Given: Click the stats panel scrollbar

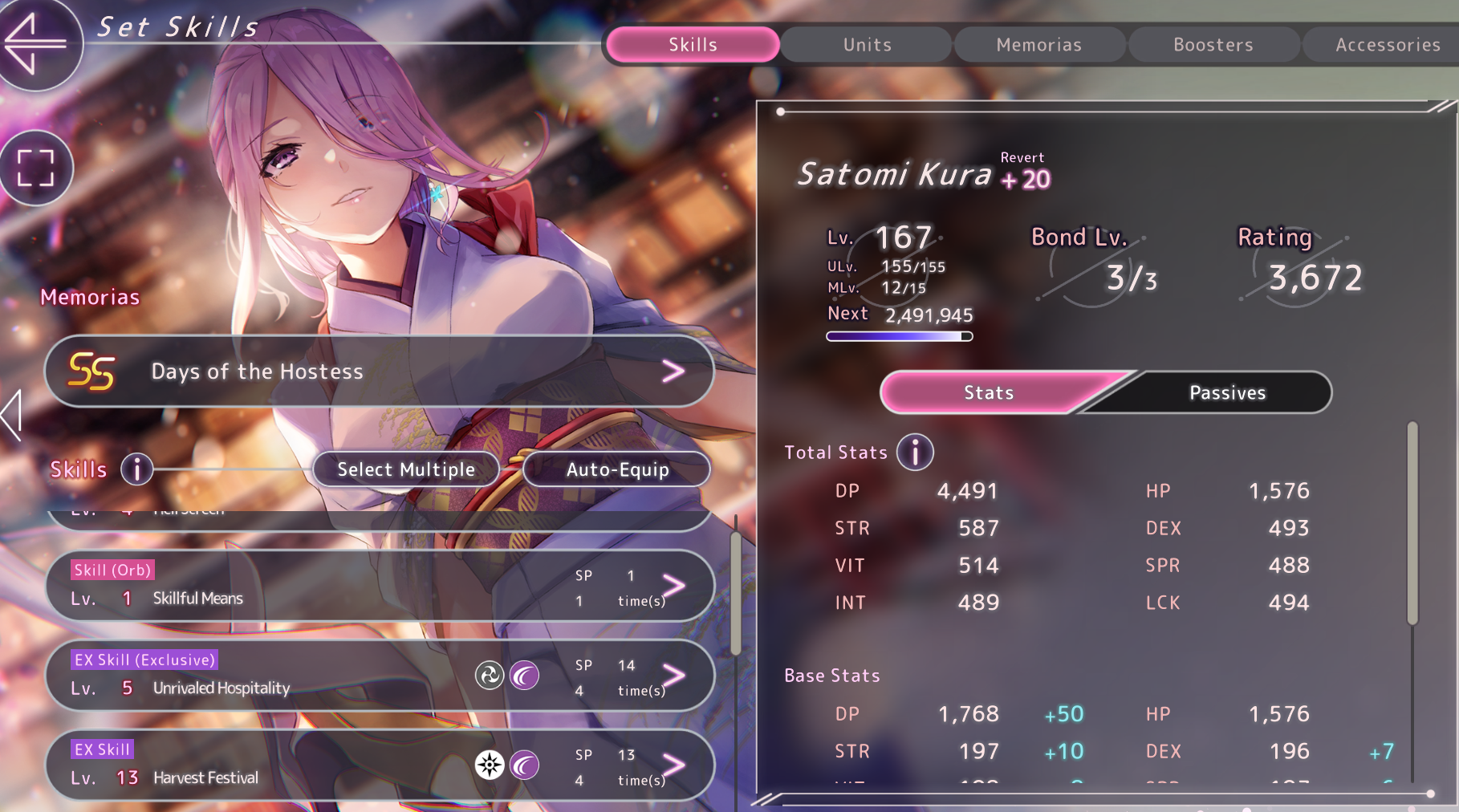Looking at the screenshot, I should tap(1412, 522).
